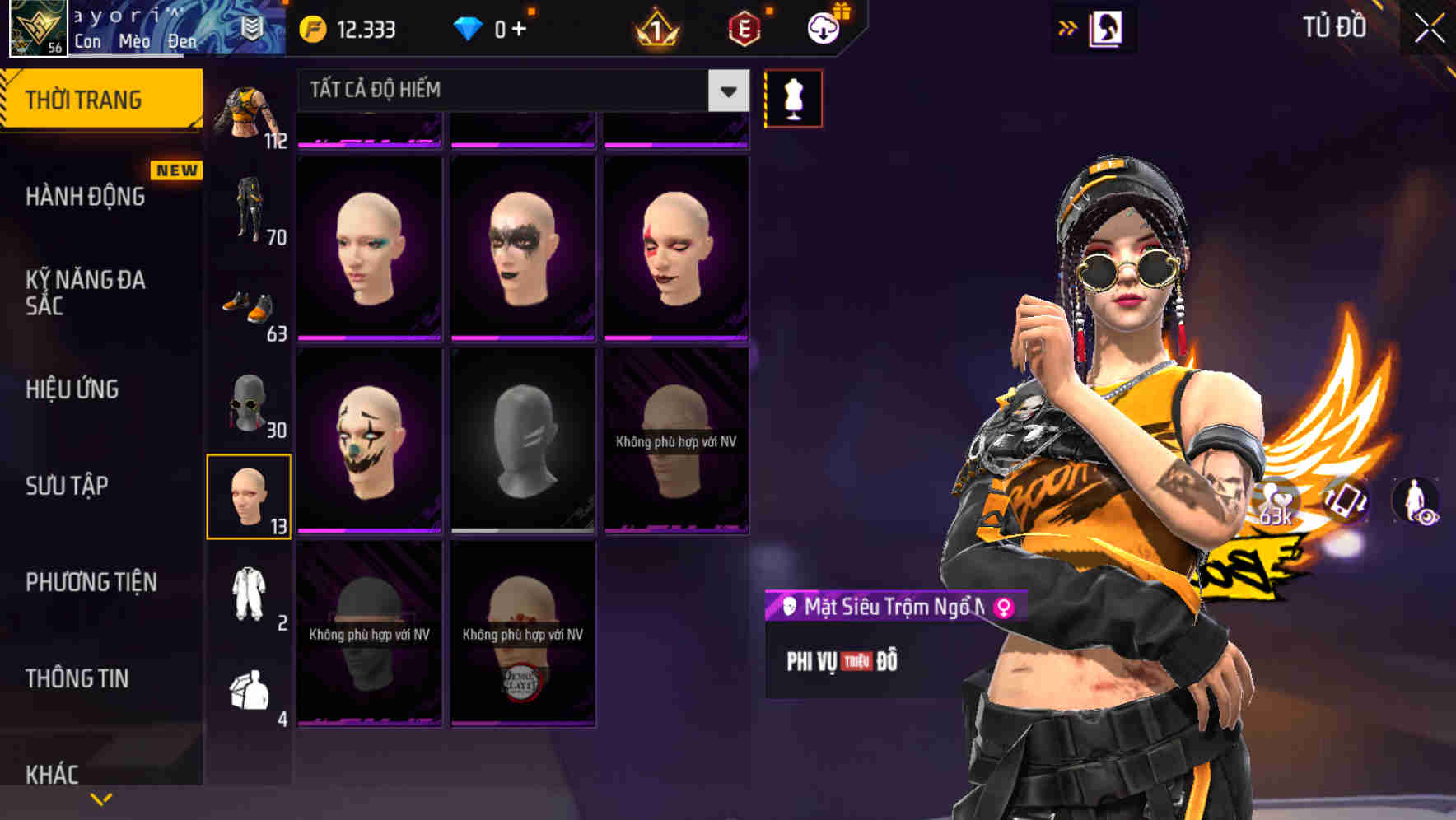Screen dimensions: 1456x820
Task: Expand the bottom chevron under KHÁC
Action: 100,798
